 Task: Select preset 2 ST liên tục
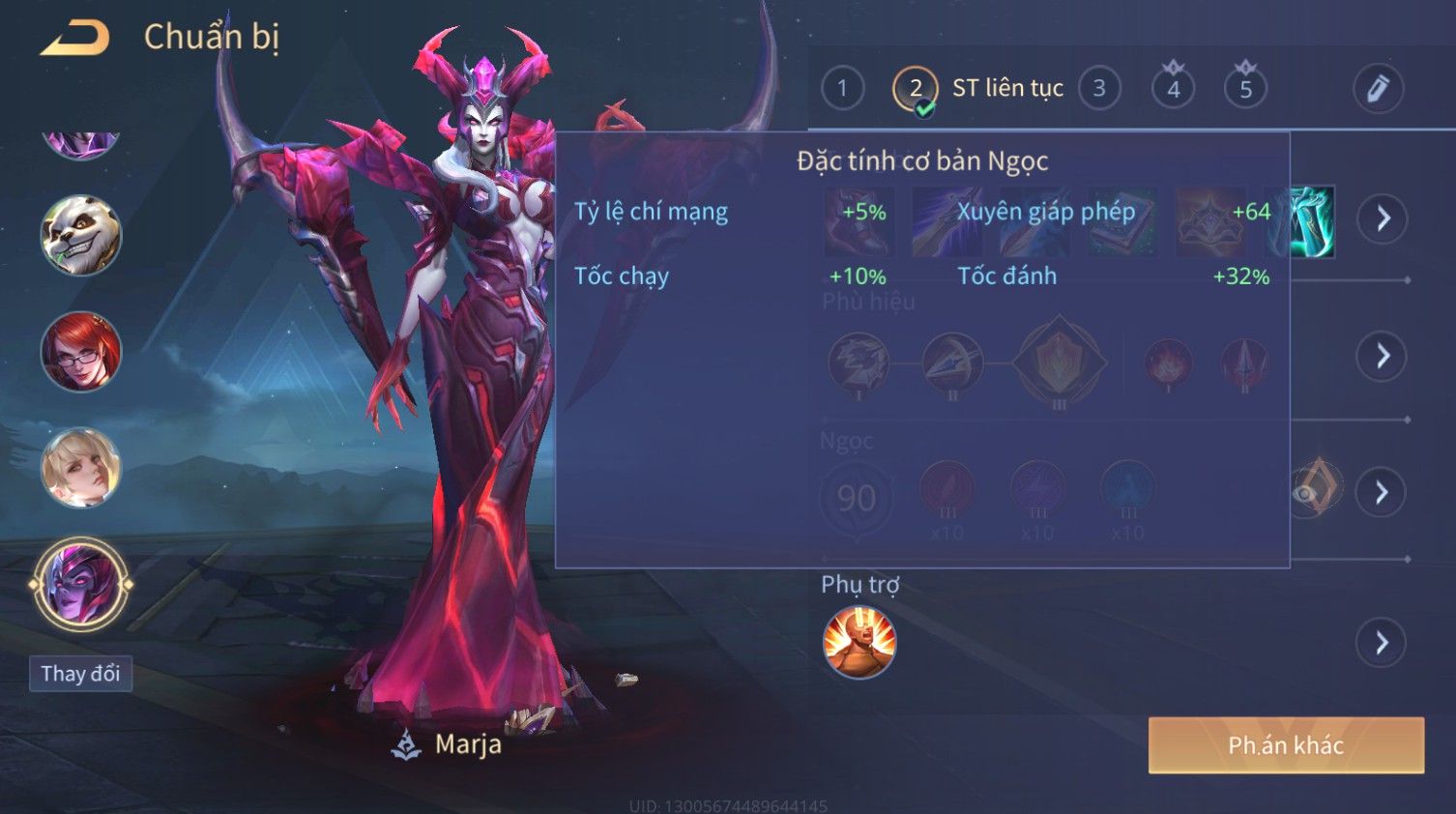point(915,89)
